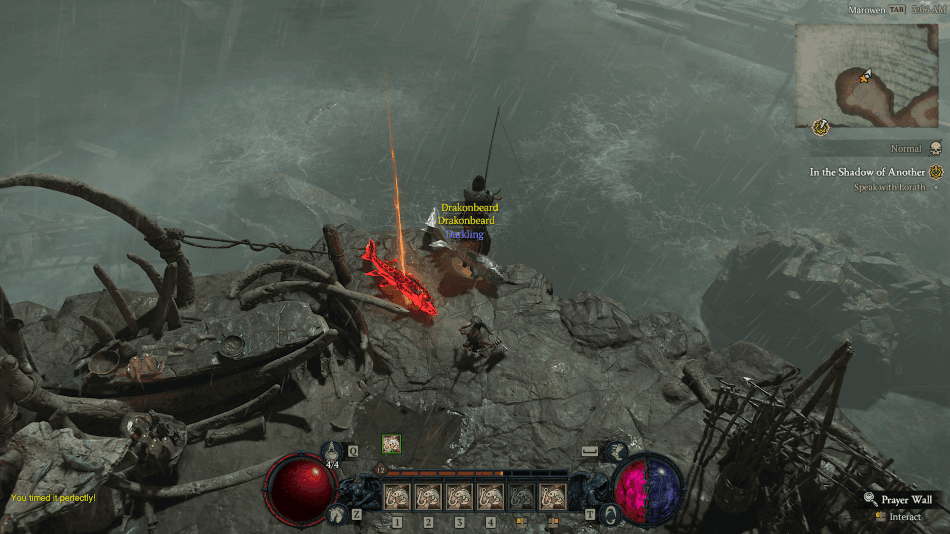Use the healing potion icon
The height and width of the screenshot is (534, 950).
(334, 452)
